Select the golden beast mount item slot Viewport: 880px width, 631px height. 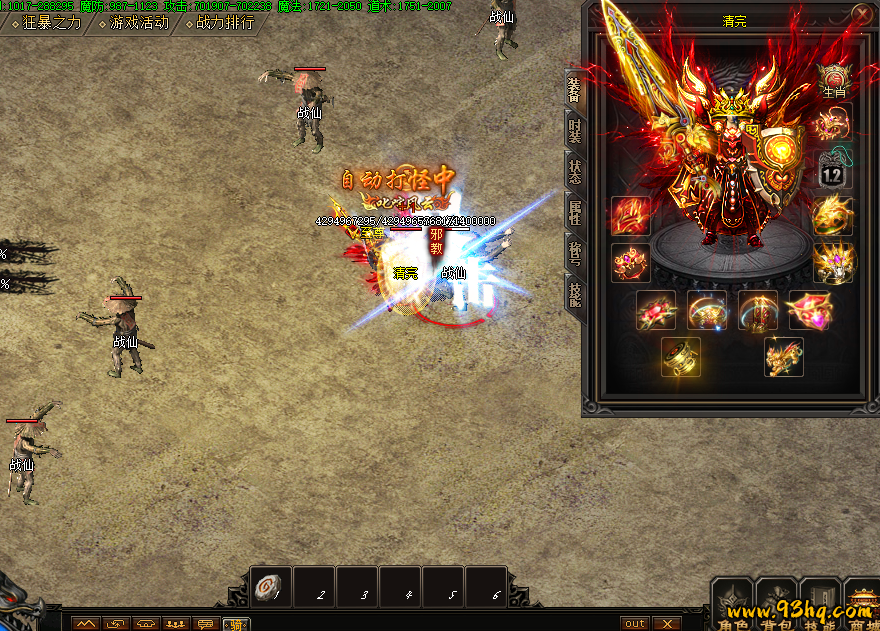[784, 357]
